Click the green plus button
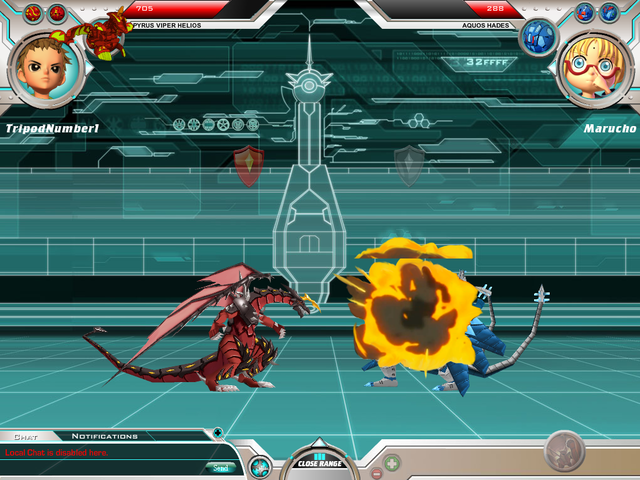The width and height of the screenshot is (640, 480). pos(392,463)
